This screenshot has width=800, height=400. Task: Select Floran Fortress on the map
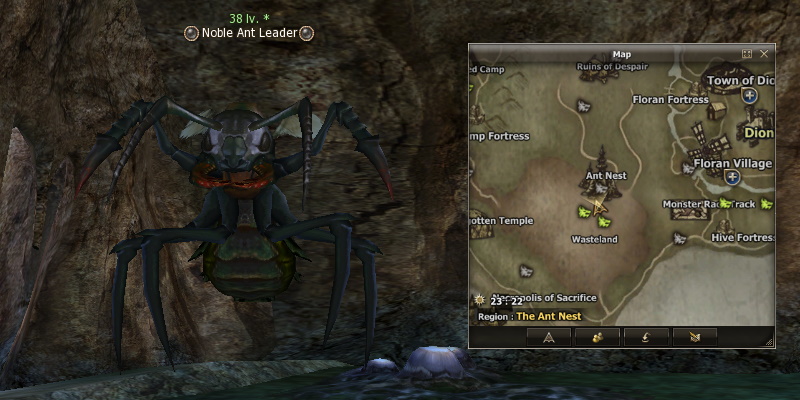(x=670, y=99)
